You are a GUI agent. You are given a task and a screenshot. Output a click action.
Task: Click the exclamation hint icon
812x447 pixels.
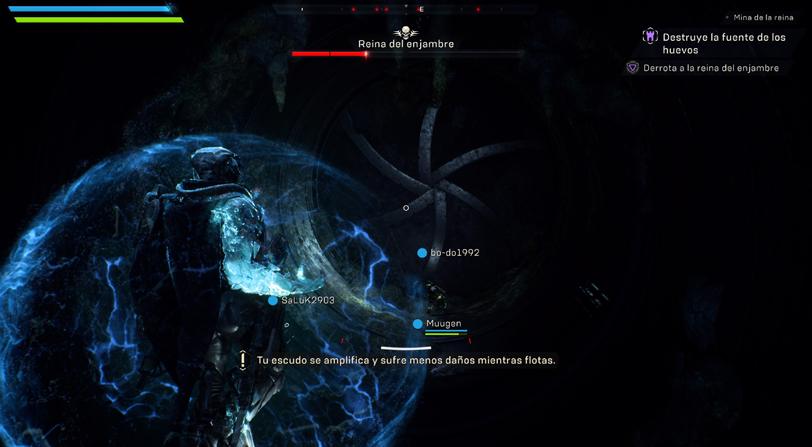[x=243, y=360]
